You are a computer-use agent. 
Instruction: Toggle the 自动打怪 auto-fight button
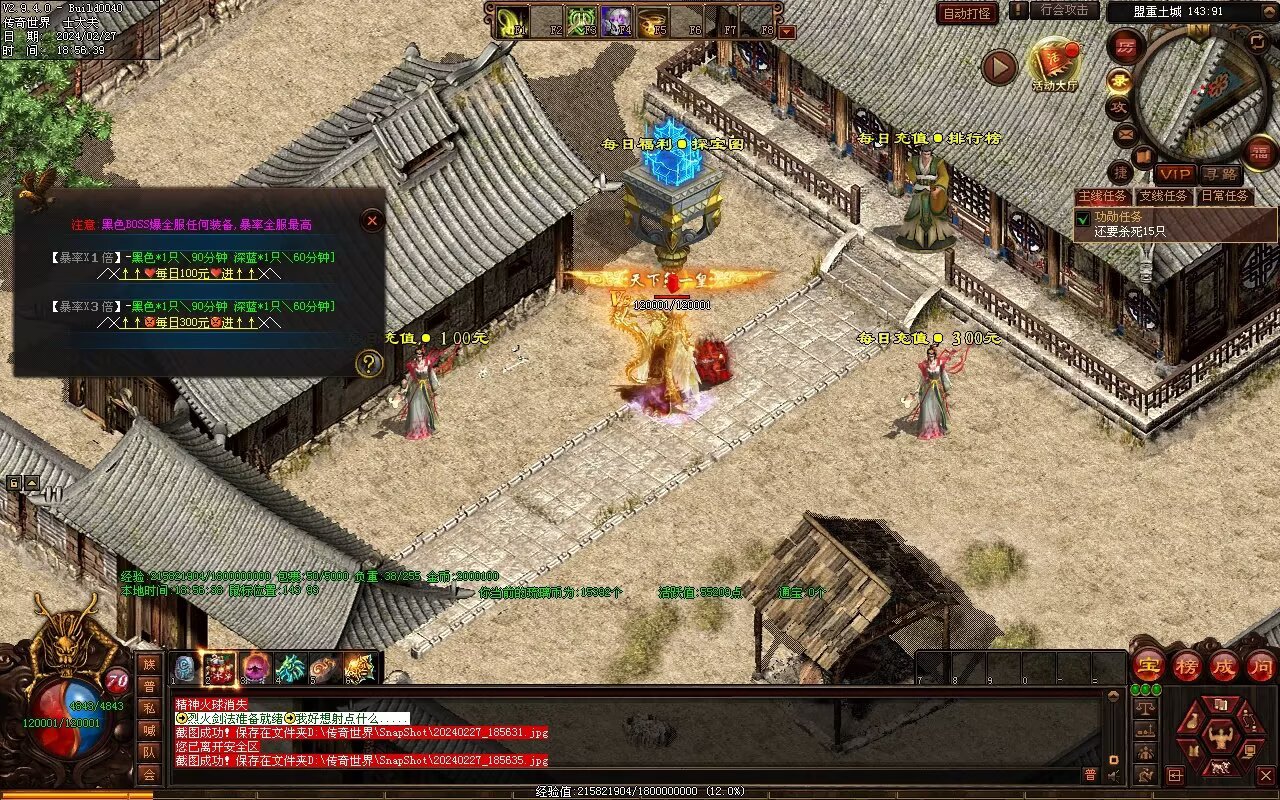(967, 13)
